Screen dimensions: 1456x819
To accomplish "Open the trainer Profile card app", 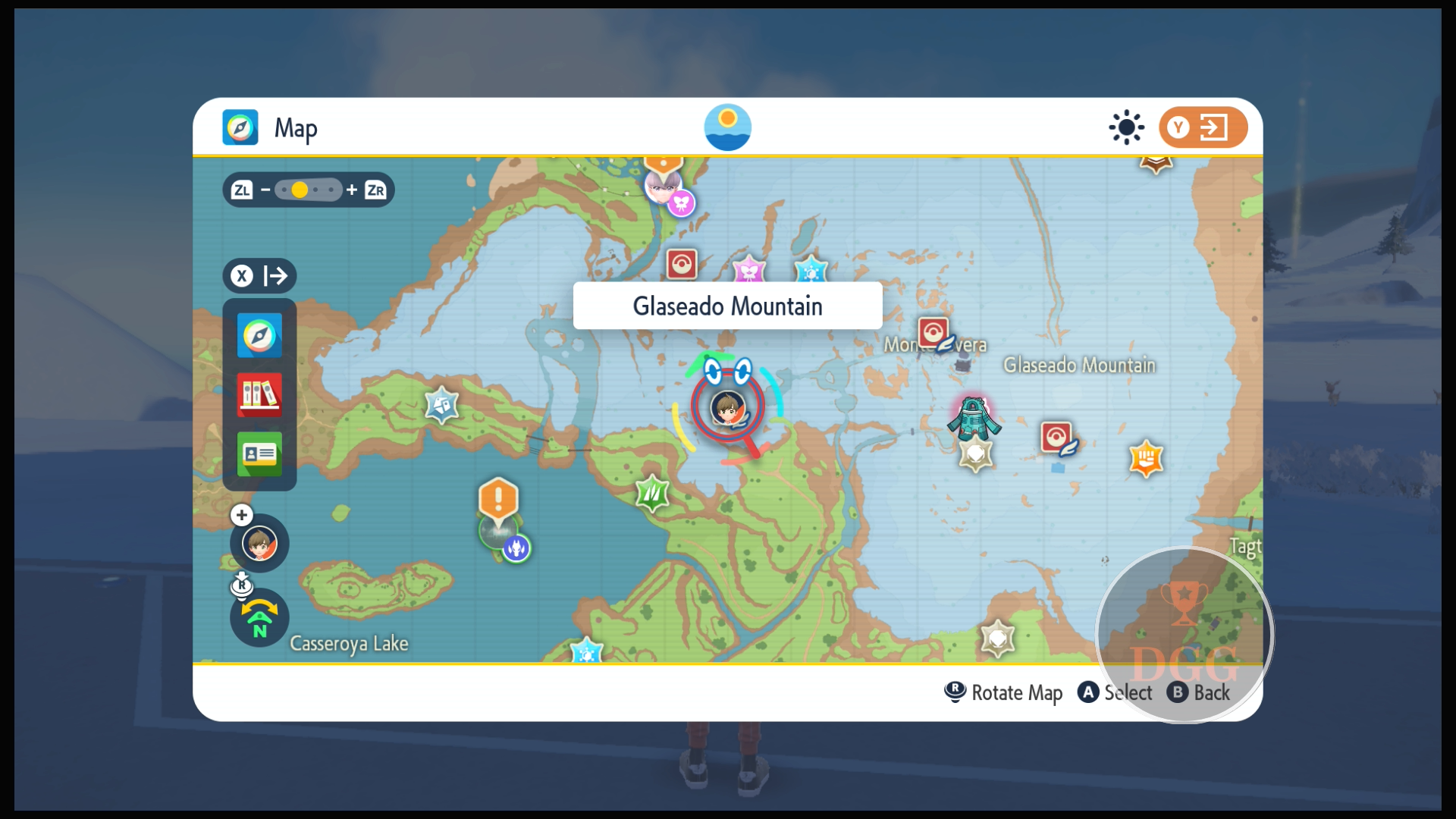I will [x=259, y=453].
